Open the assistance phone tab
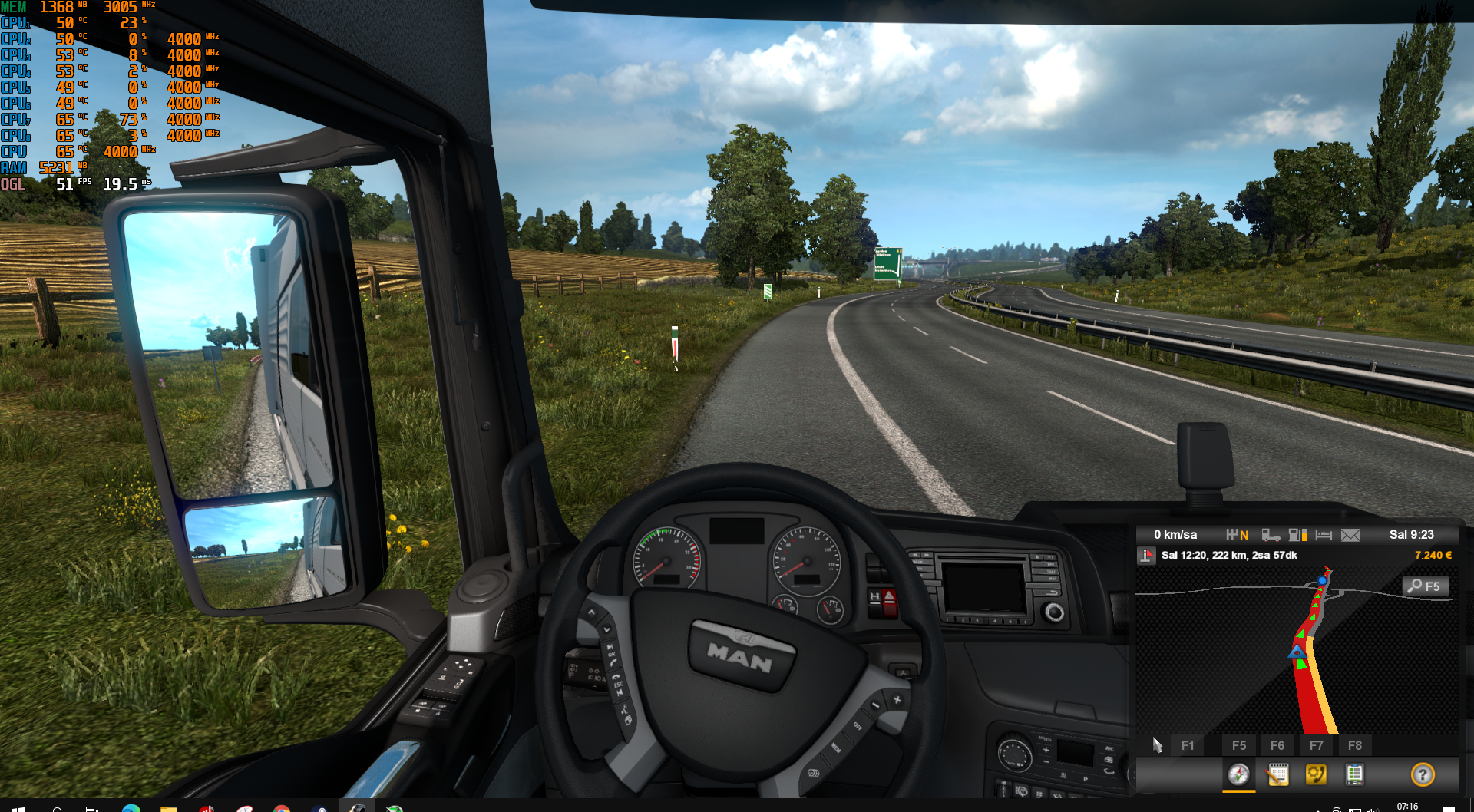1474x812 pixels. tap(1316, 774)
